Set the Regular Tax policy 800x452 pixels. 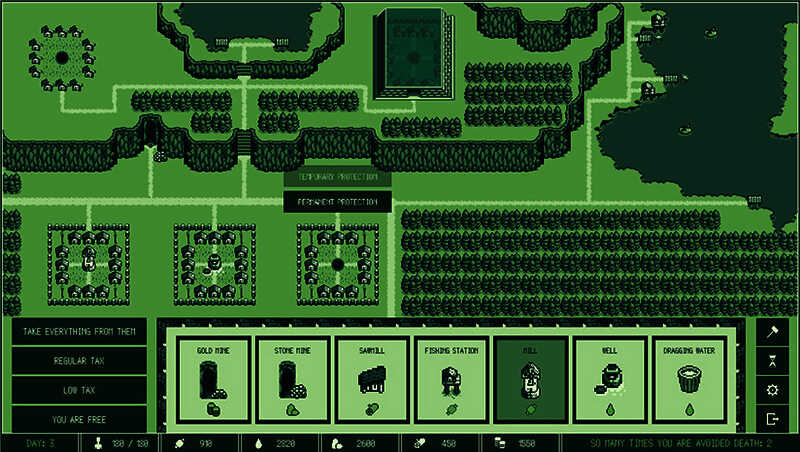coord(80,360)
